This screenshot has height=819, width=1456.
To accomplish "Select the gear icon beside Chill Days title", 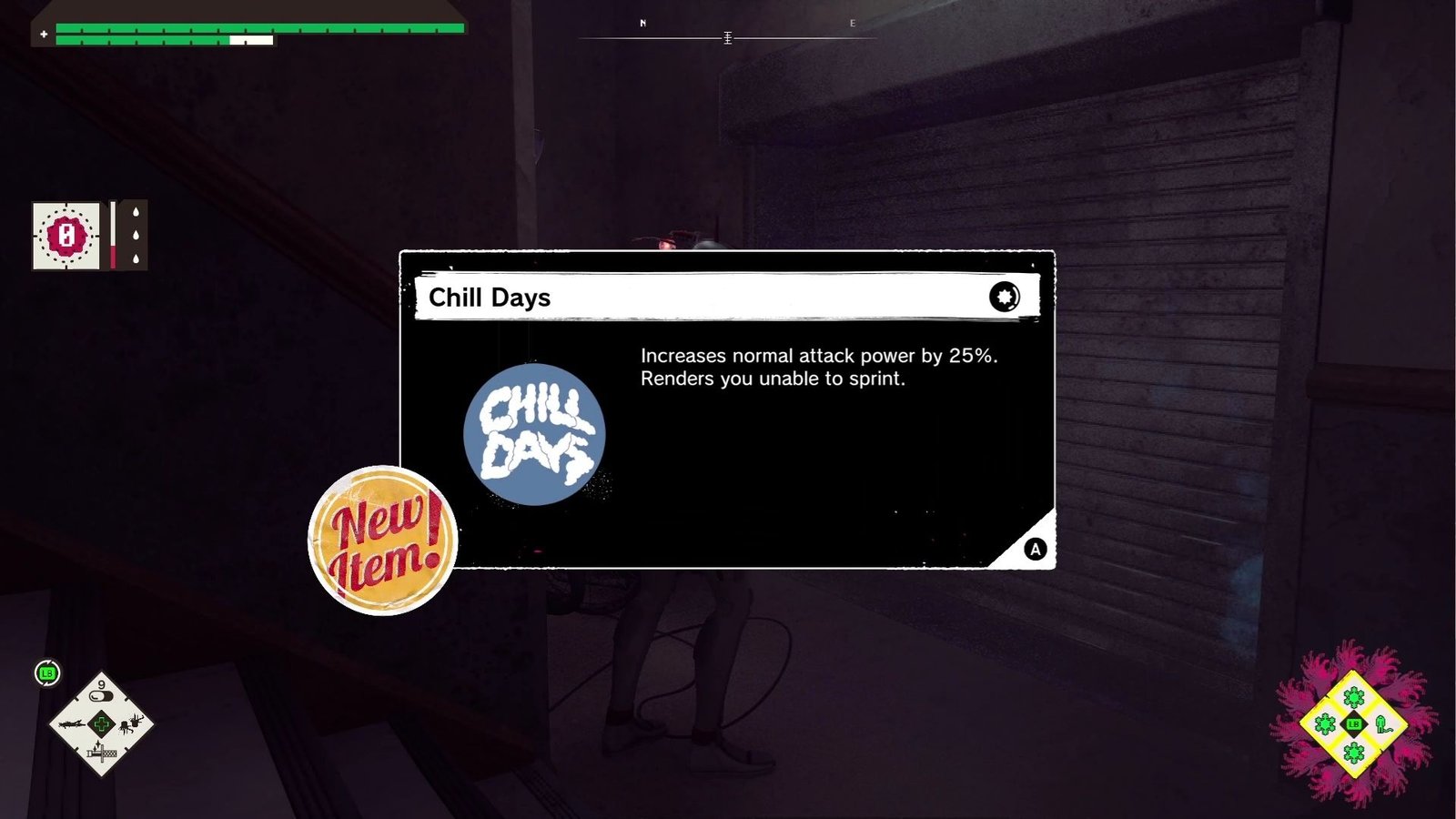I will pyautogui.click(x=1004, y=297).
